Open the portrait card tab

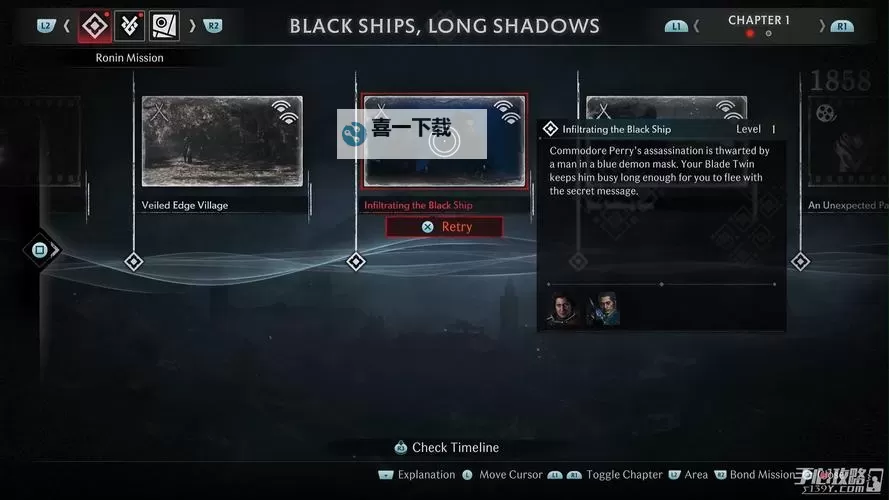click(164, 25)
